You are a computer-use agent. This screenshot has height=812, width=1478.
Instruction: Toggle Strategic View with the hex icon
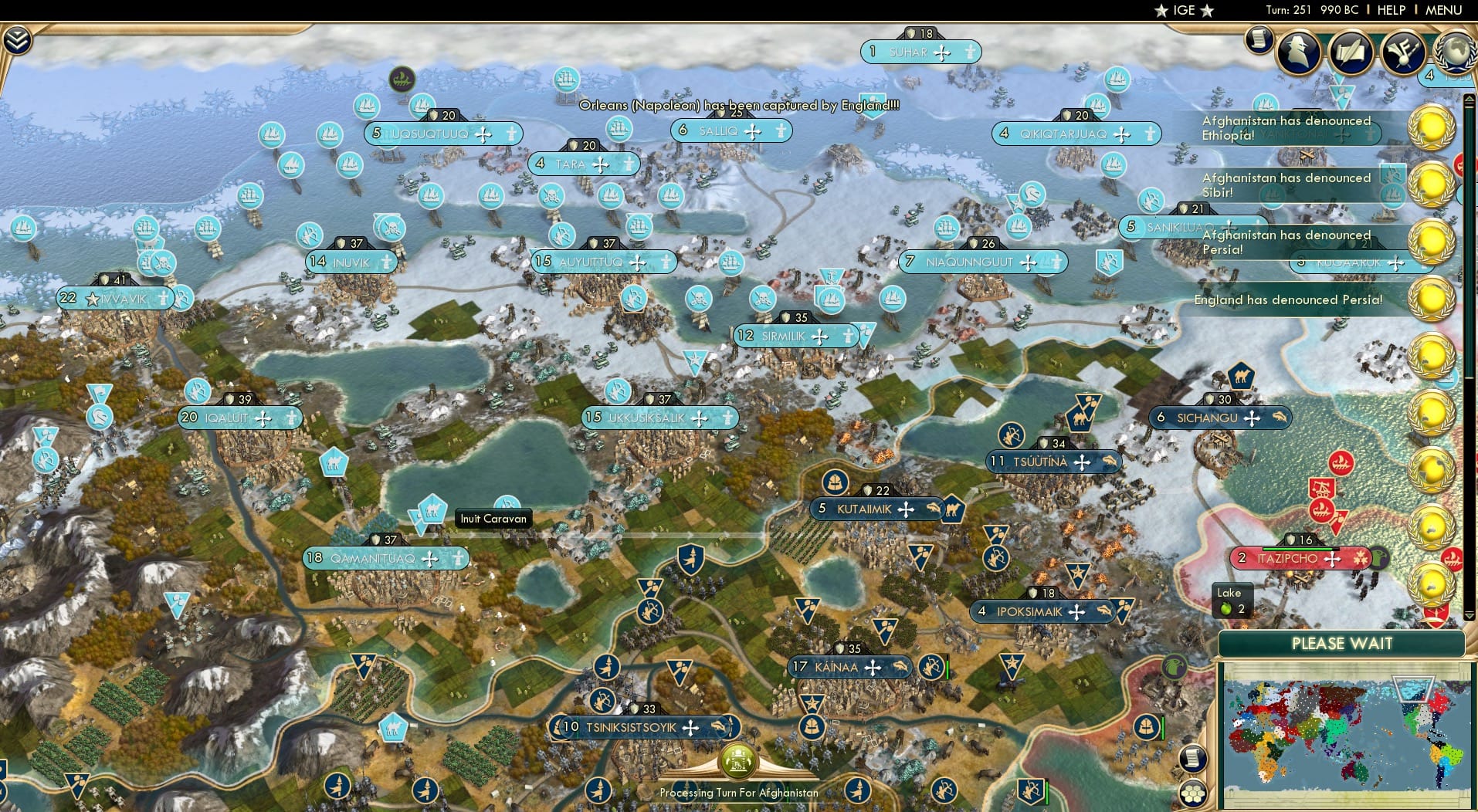click(x=1195, y=793)
